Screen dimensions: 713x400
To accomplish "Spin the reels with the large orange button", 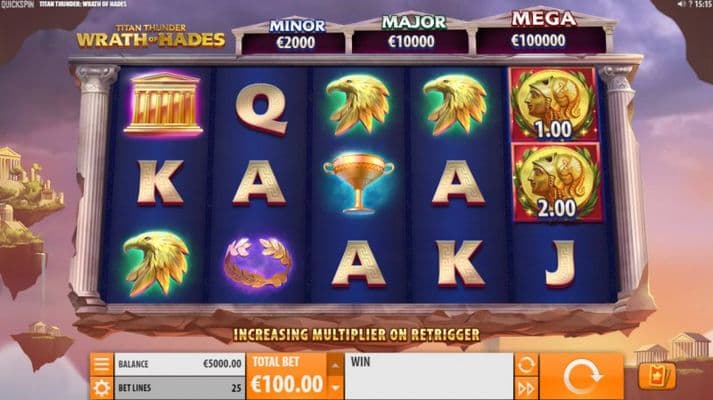I will [x=581, y=376].
